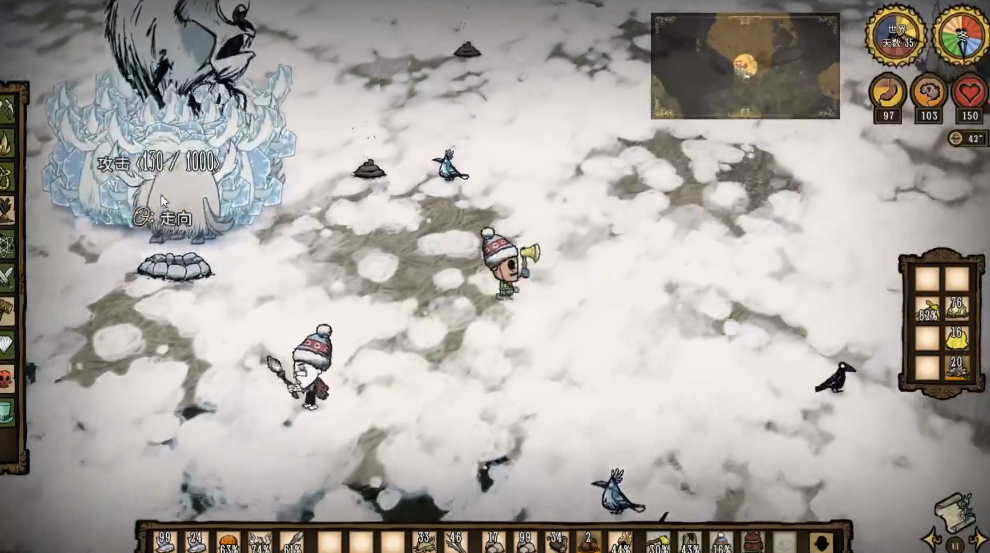Choose the inventory stack of 46 twigs
Viewport: 990px width, 553px height.
click(x=455, y=542)
